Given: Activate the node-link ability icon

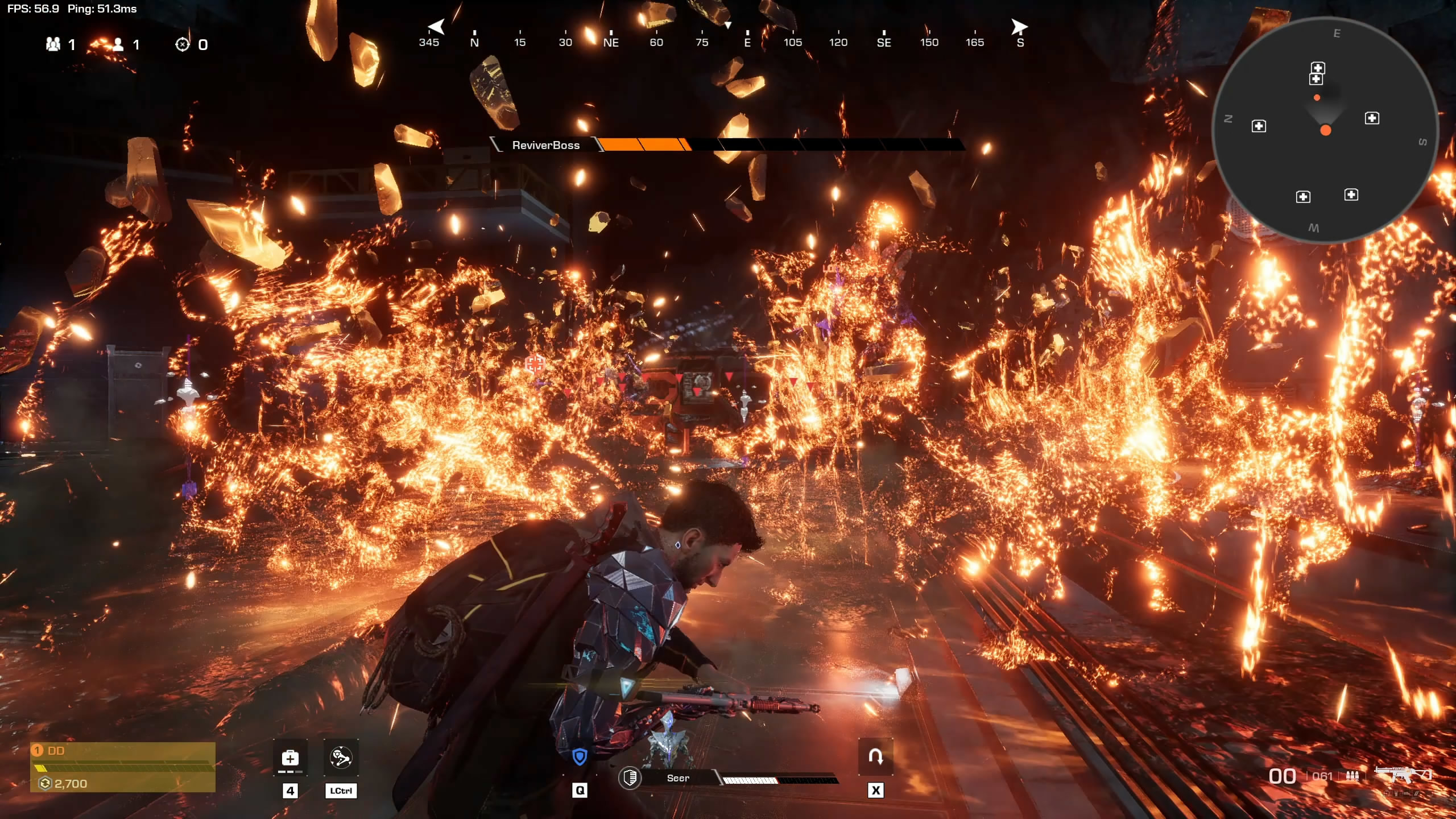Looking at the screenshot, I should click(x=341, y=758).
